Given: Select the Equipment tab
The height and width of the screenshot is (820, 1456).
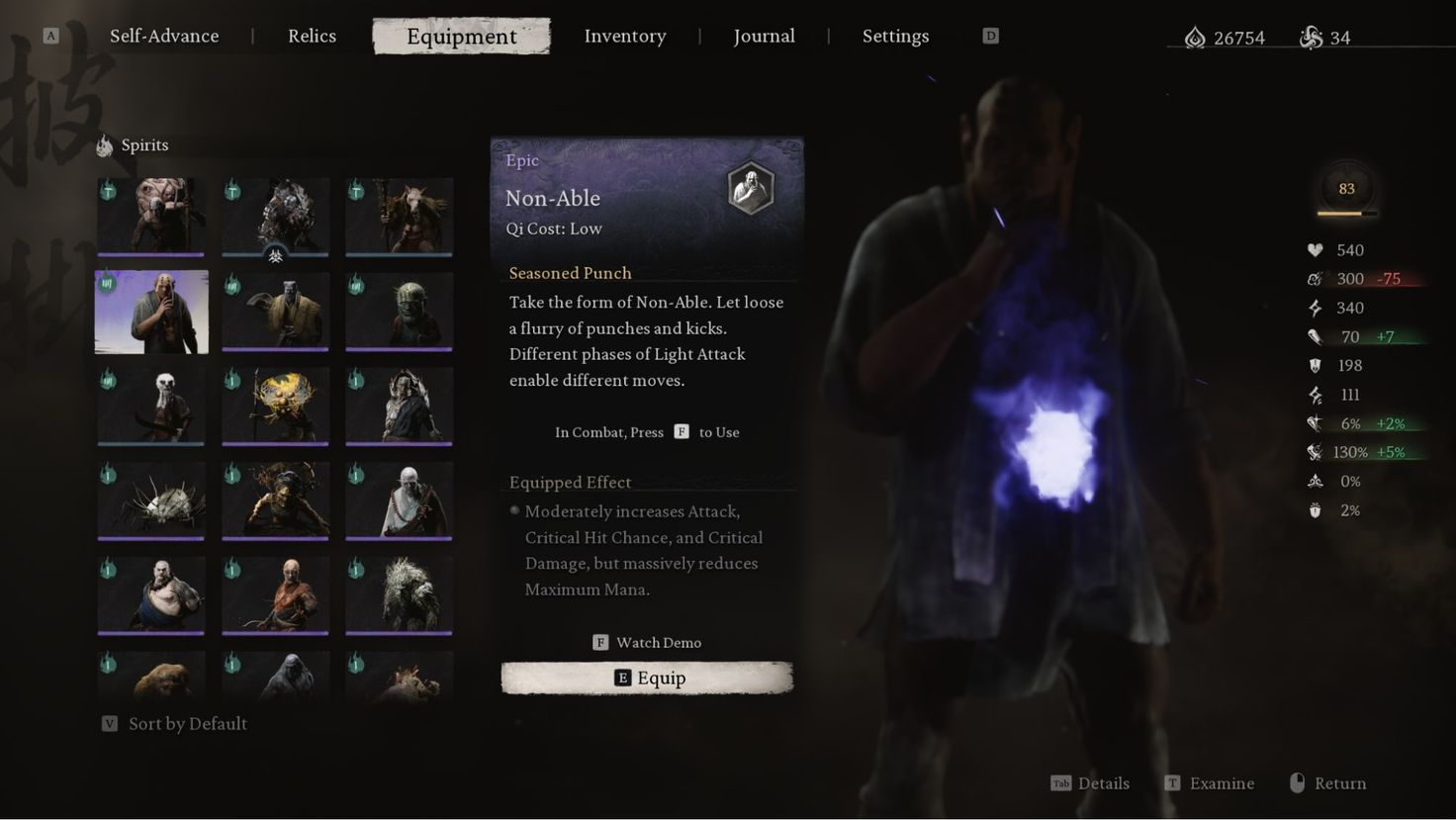Looking at the screenshot, I should [x=461, y=37].
